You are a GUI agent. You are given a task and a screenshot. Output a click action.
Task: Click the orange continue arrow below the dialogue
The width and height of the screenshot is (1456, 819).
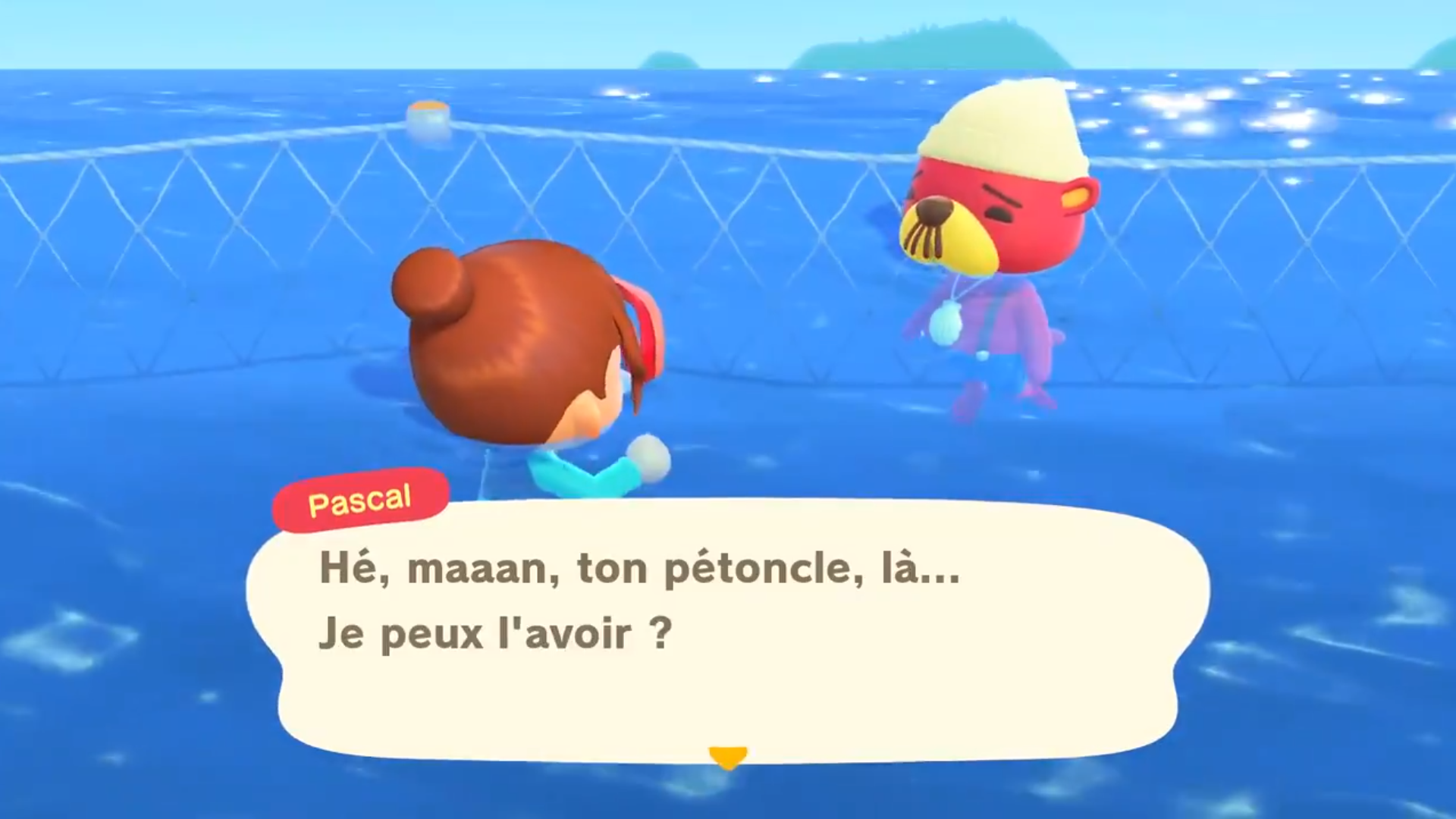[727, 755]
